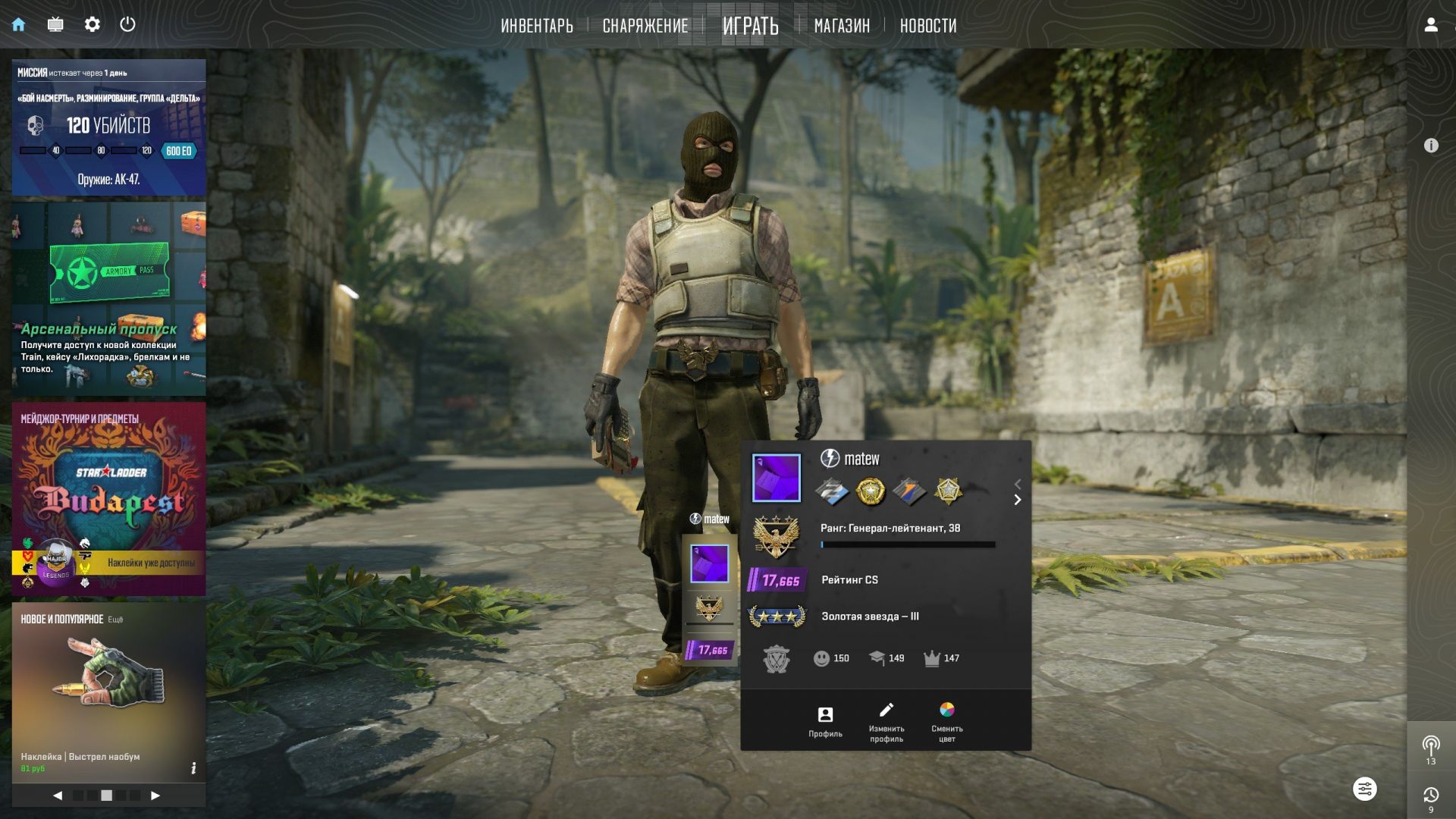Select the Играть menu entry
This screenshot has height=819, width=1456.
[750, 26]
